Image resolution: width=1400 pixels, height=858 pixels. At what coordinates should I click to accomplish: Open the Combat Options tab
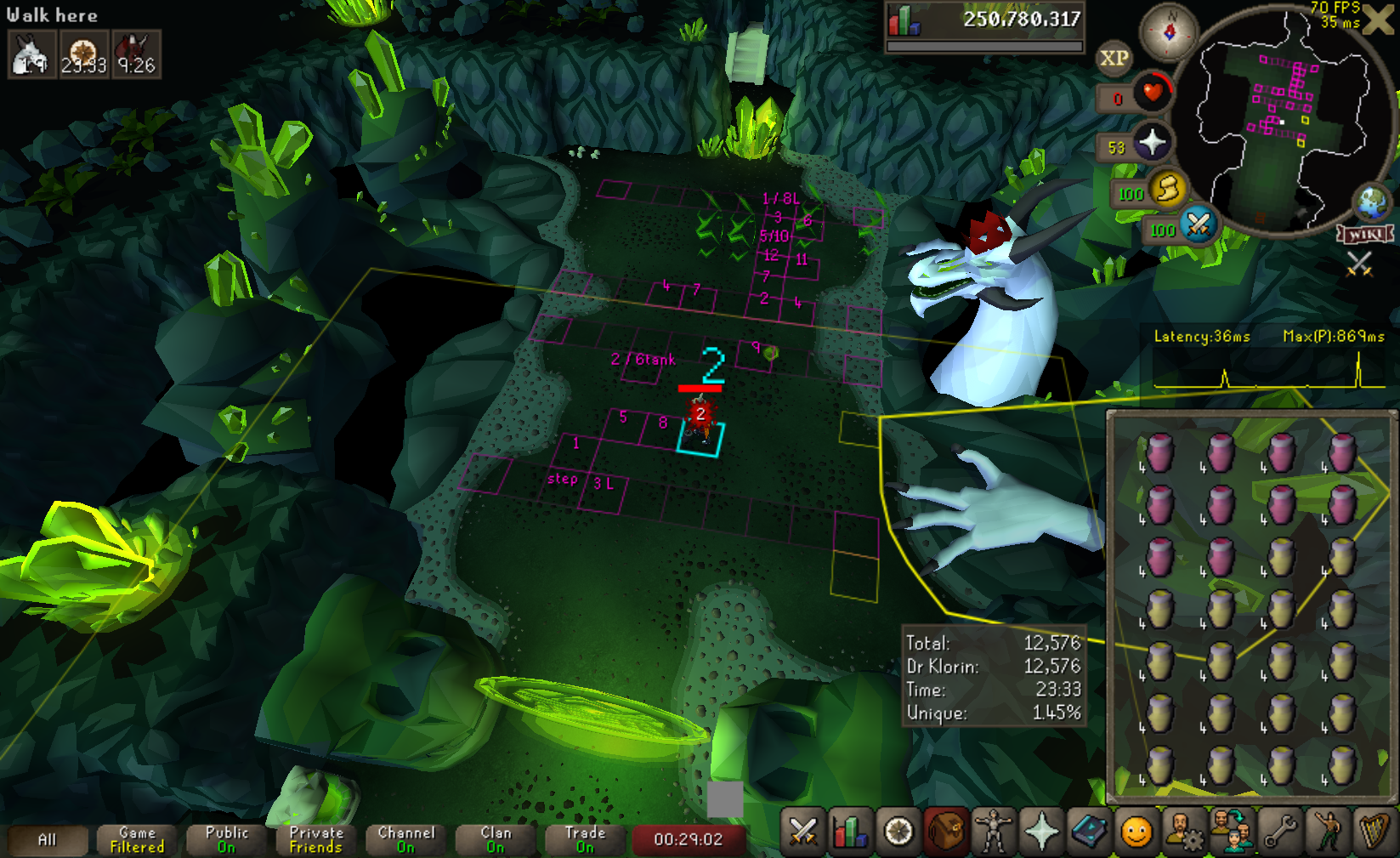[802, 832]
